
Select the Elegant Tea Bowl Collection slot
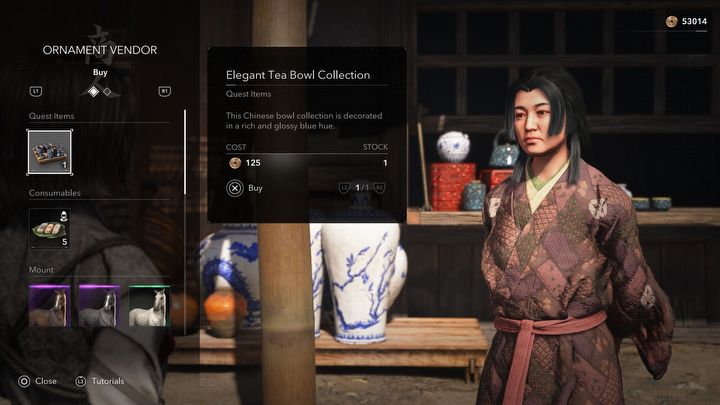coord(50,152)
